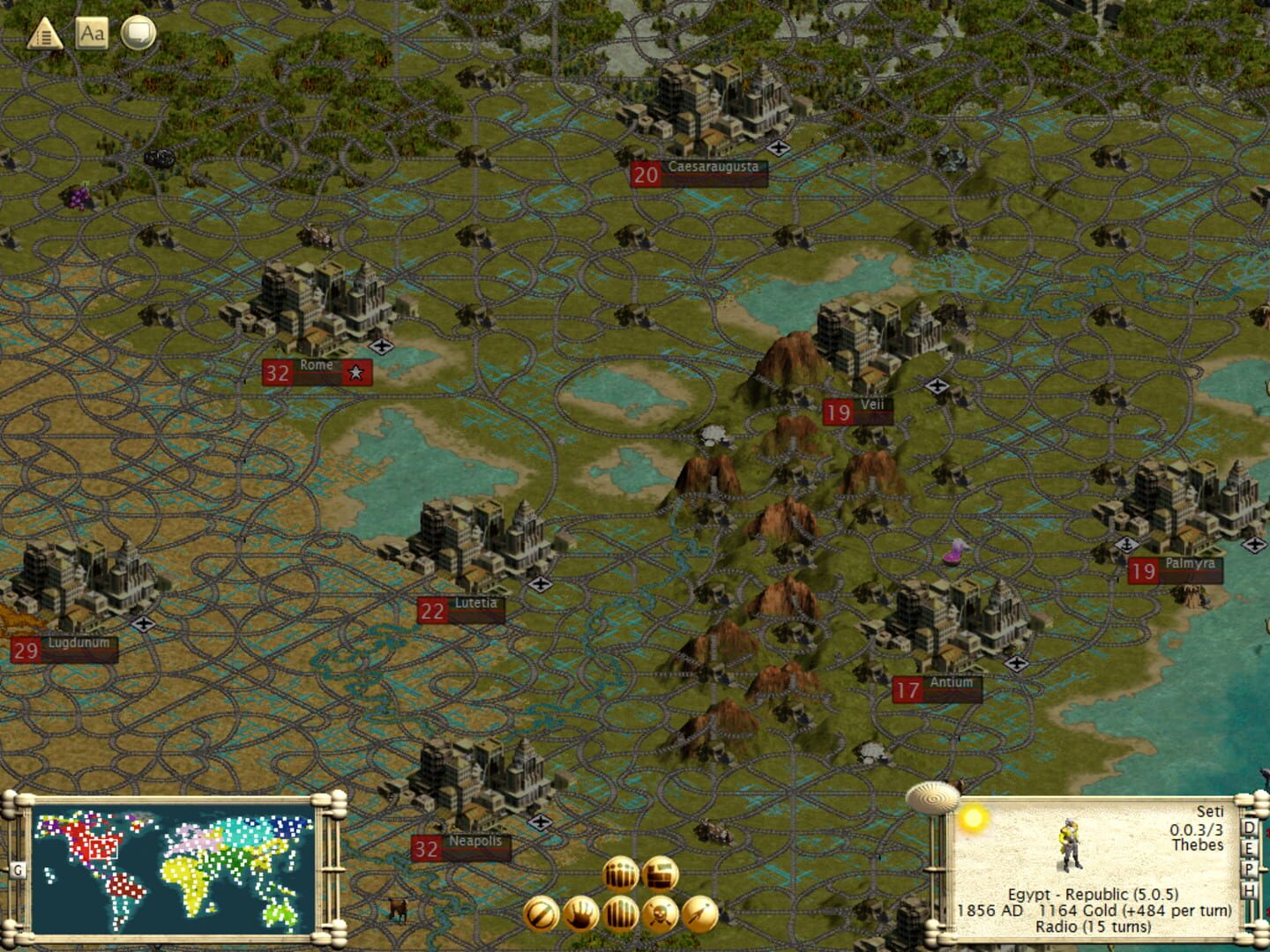The image size is (1270, 952).
Task: Disband the unit via the skull-and-crossbones icon
Action: click(660, 914)
